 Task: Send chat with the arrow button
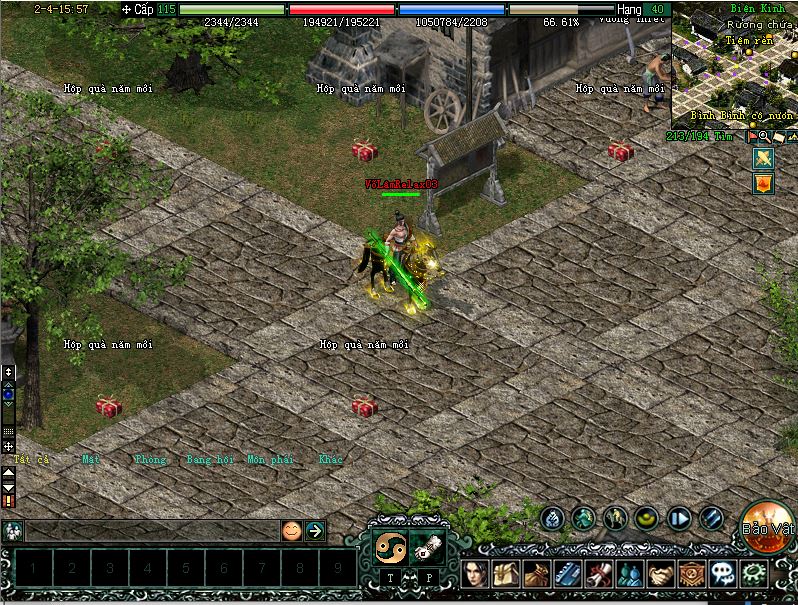click(315, 531)
